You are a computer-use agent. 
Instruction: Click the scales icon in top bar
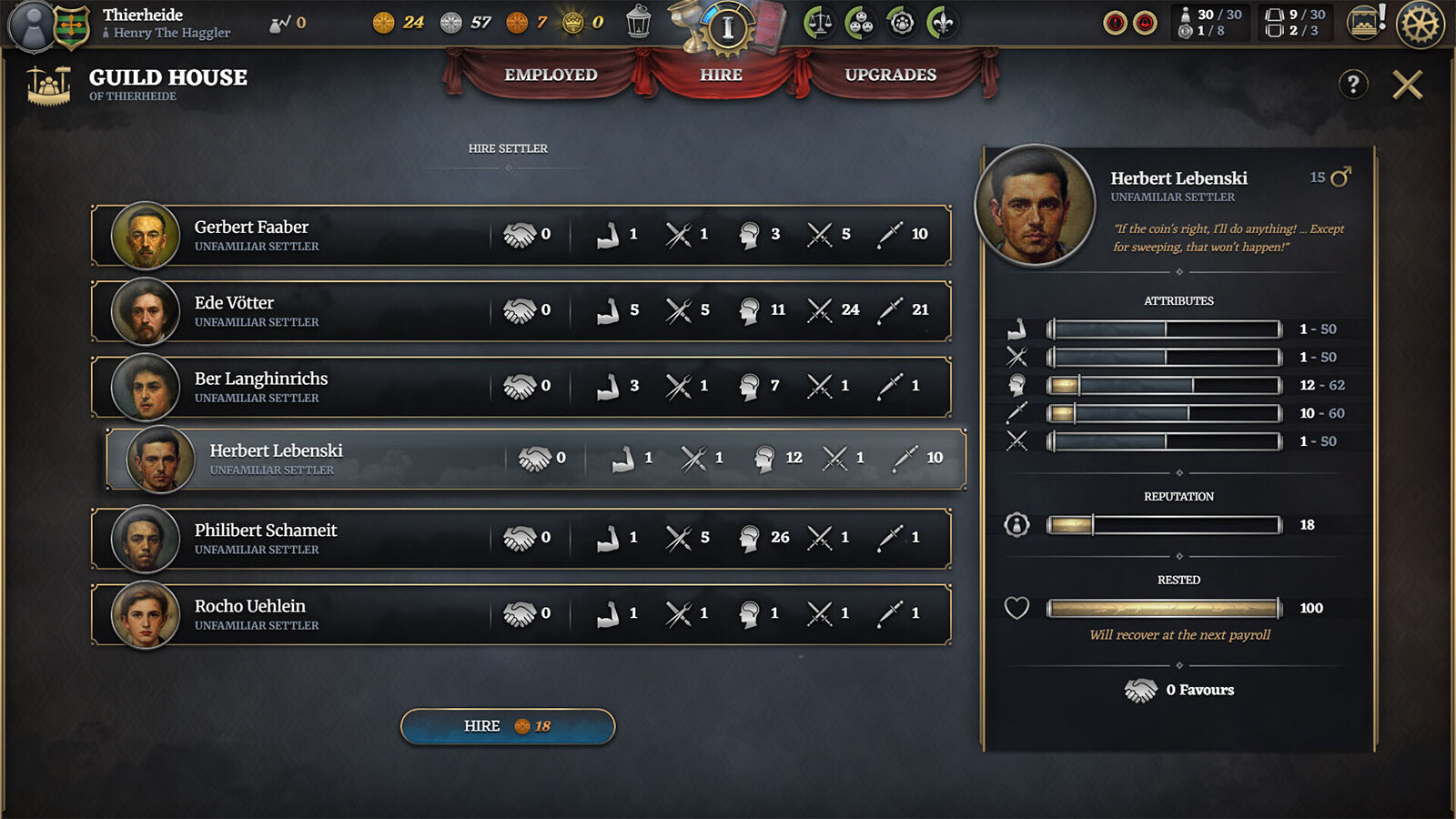click(819, 23)
